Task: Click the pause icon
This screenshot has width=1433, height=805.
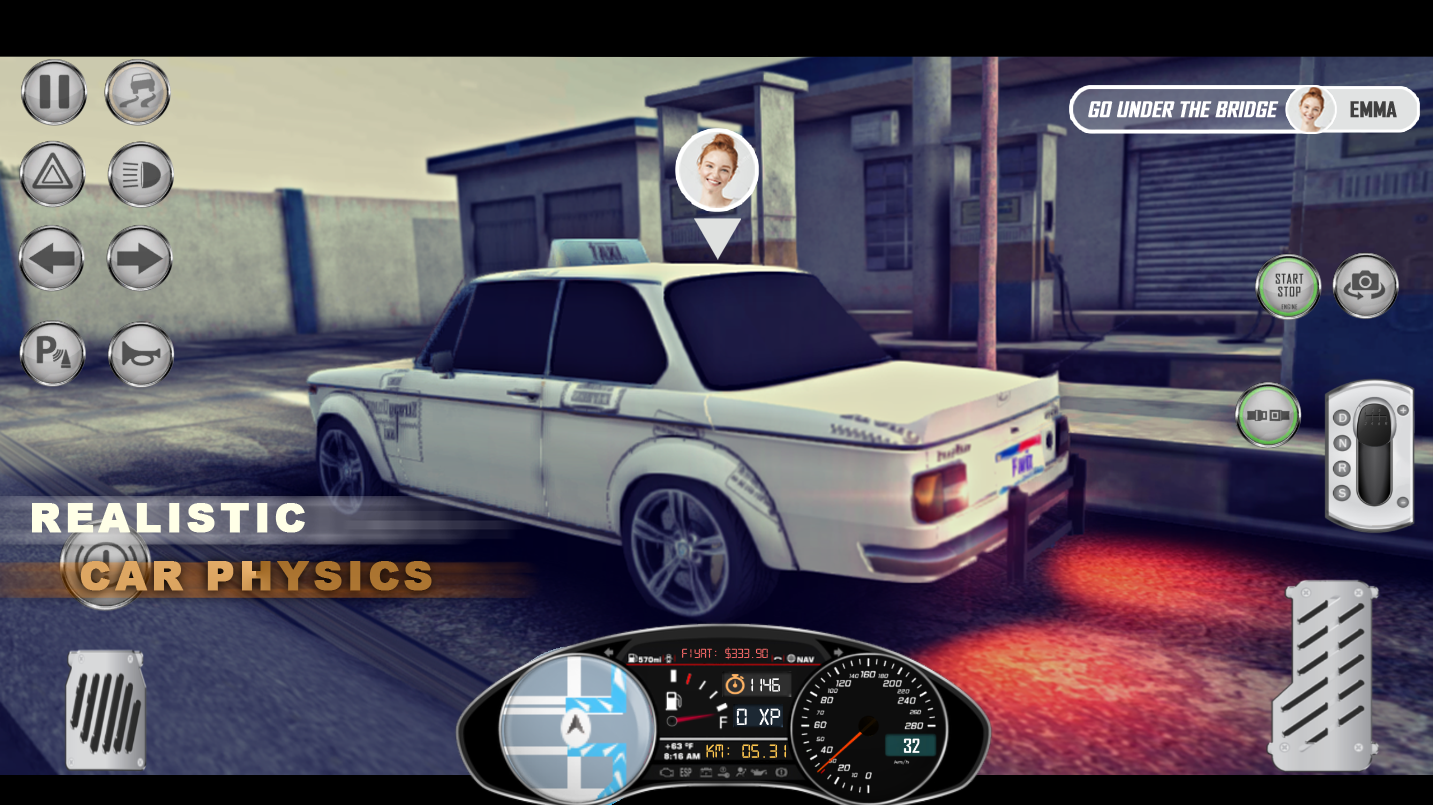Action: point(53,91)
